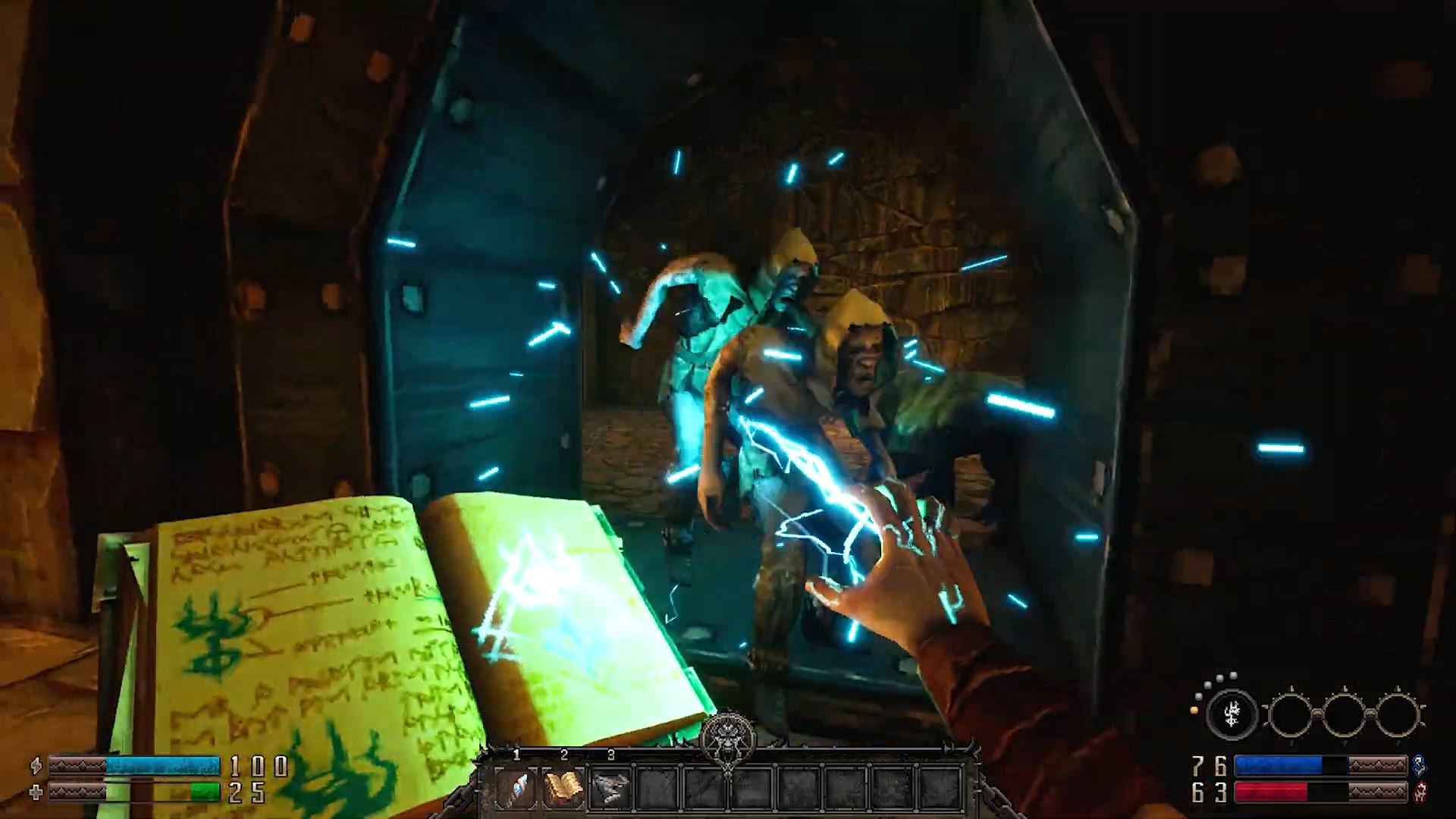The image size is (1456, 819).
Task: Select the crystal wand in hotbar slot 1
Action: point(516,789)
